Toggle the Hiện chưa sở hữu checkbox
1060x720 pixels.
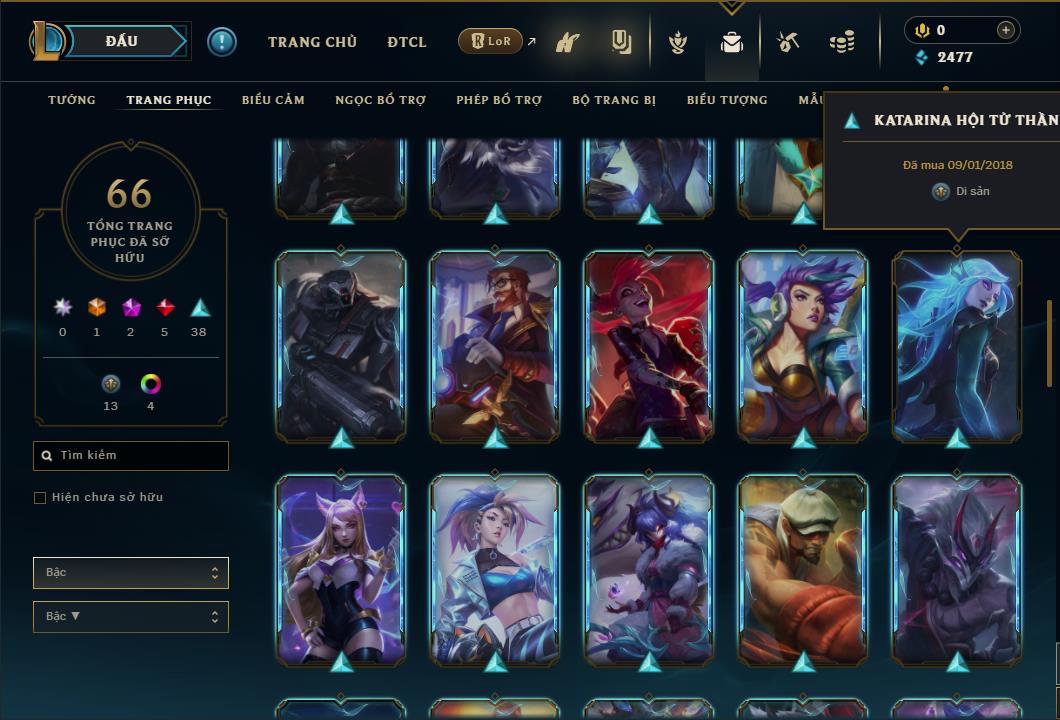(x=40, y=498)
